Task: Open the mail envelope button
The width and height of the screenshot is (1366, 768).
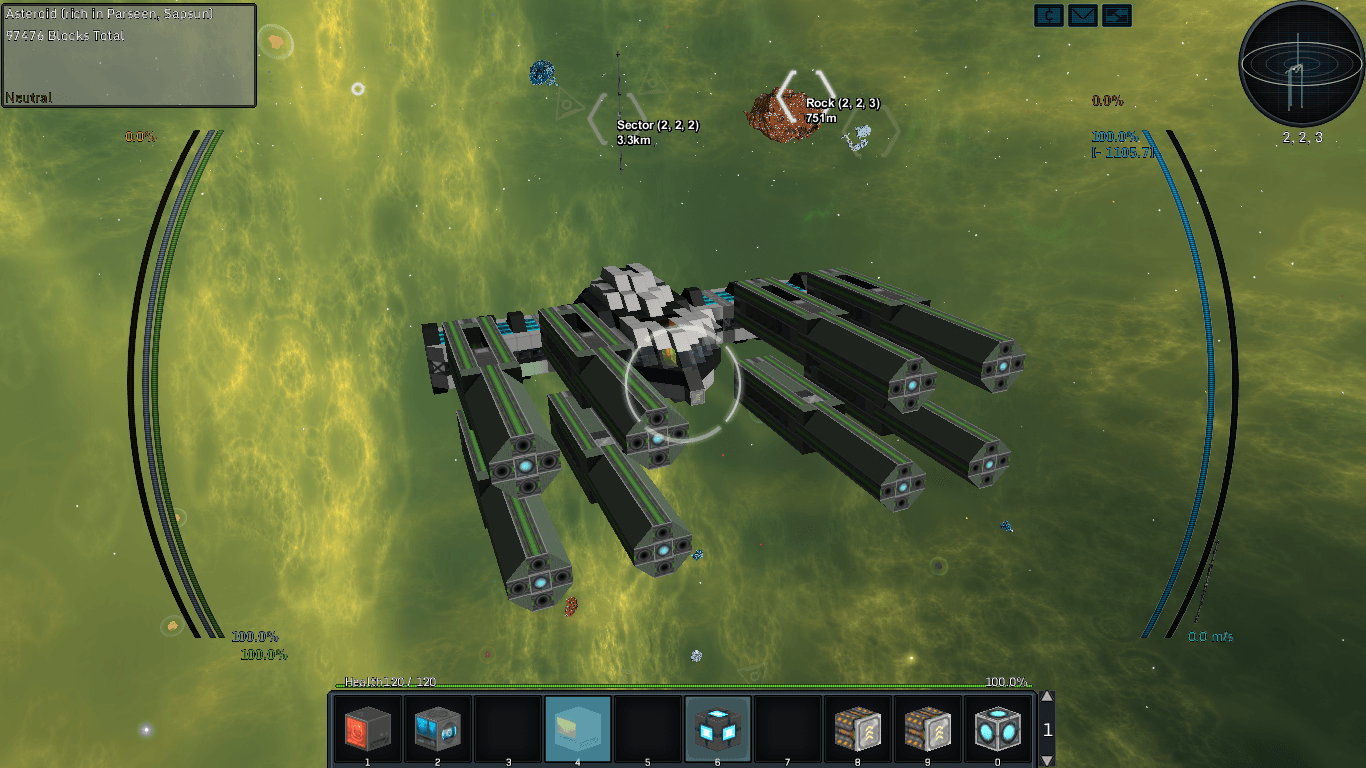Action: (1083, 15)
